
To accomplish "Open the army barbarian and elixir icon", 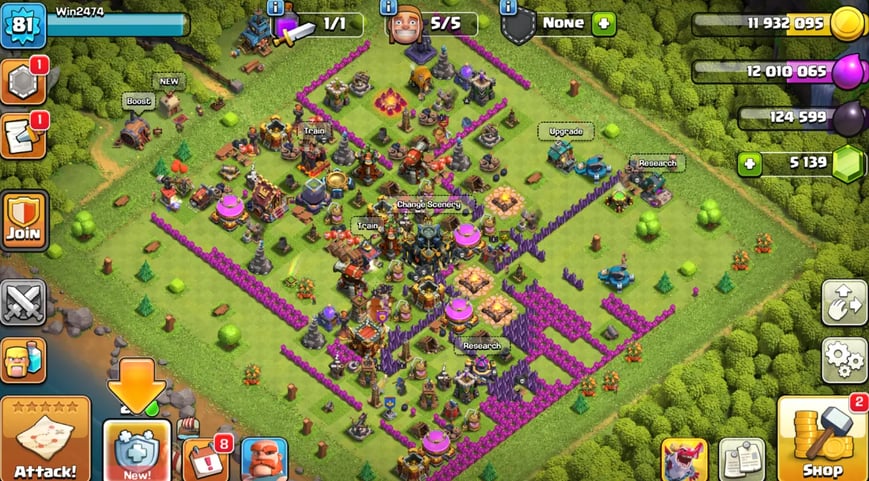I will (x=24, y=359).
